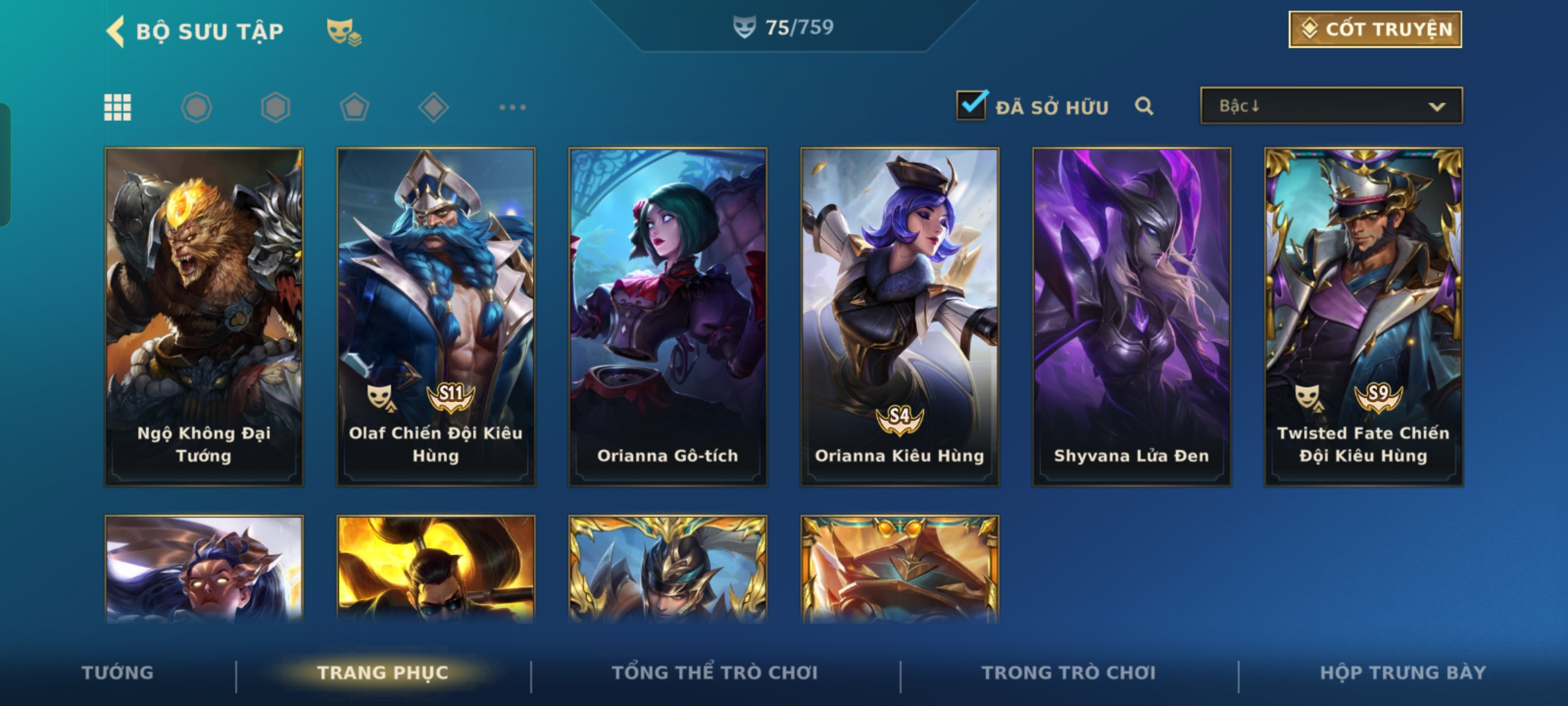Select the grid all-skins filter icon
This screenshot has width=1568, height=706.
(118, 107)
